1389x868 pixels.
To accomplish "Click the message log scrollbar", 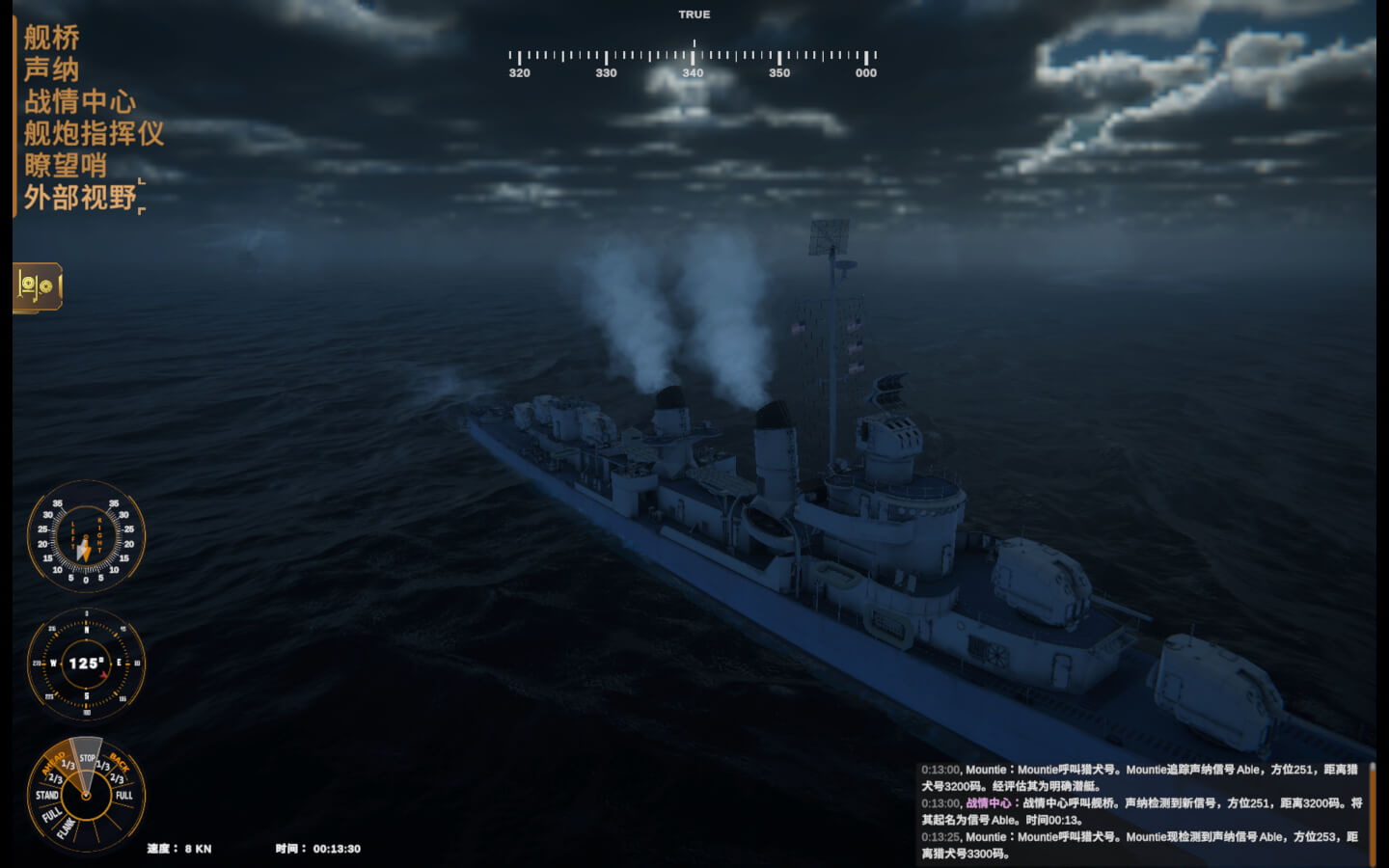I will point(1372,811).
